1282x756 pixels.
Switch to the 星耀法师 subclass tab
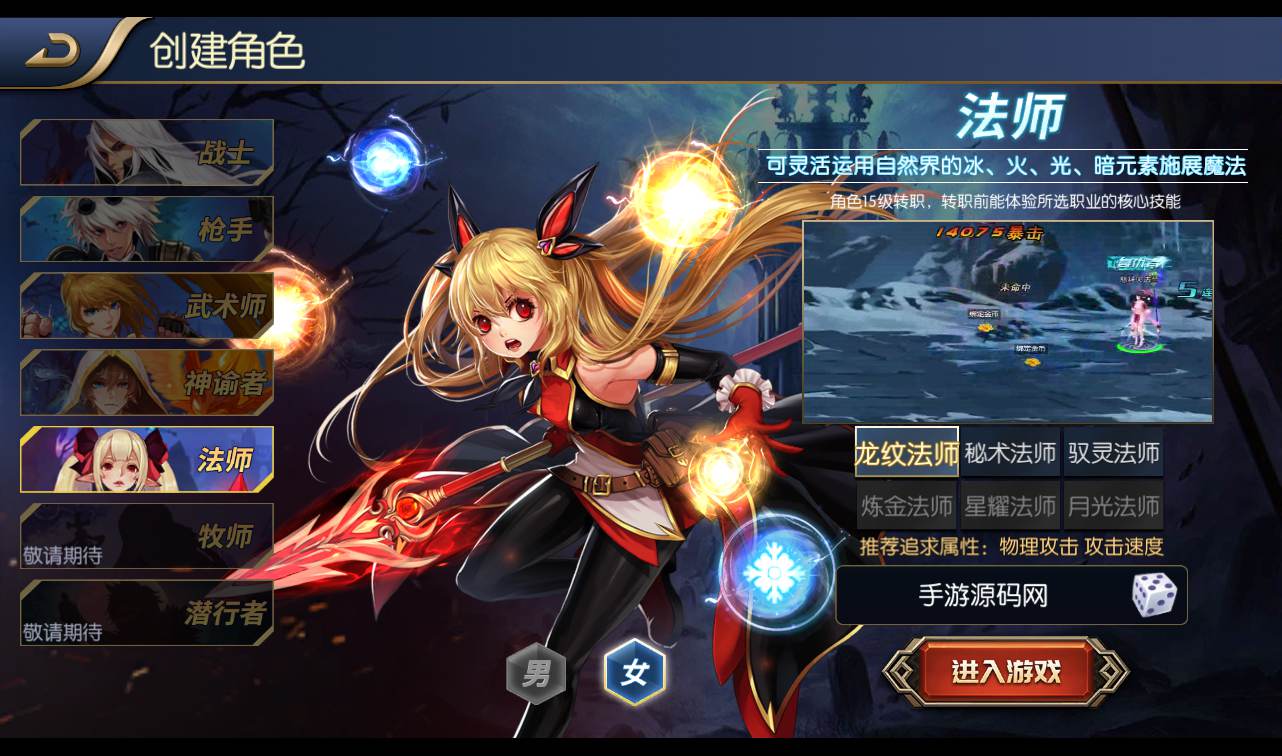click(x=1010, y=506)
